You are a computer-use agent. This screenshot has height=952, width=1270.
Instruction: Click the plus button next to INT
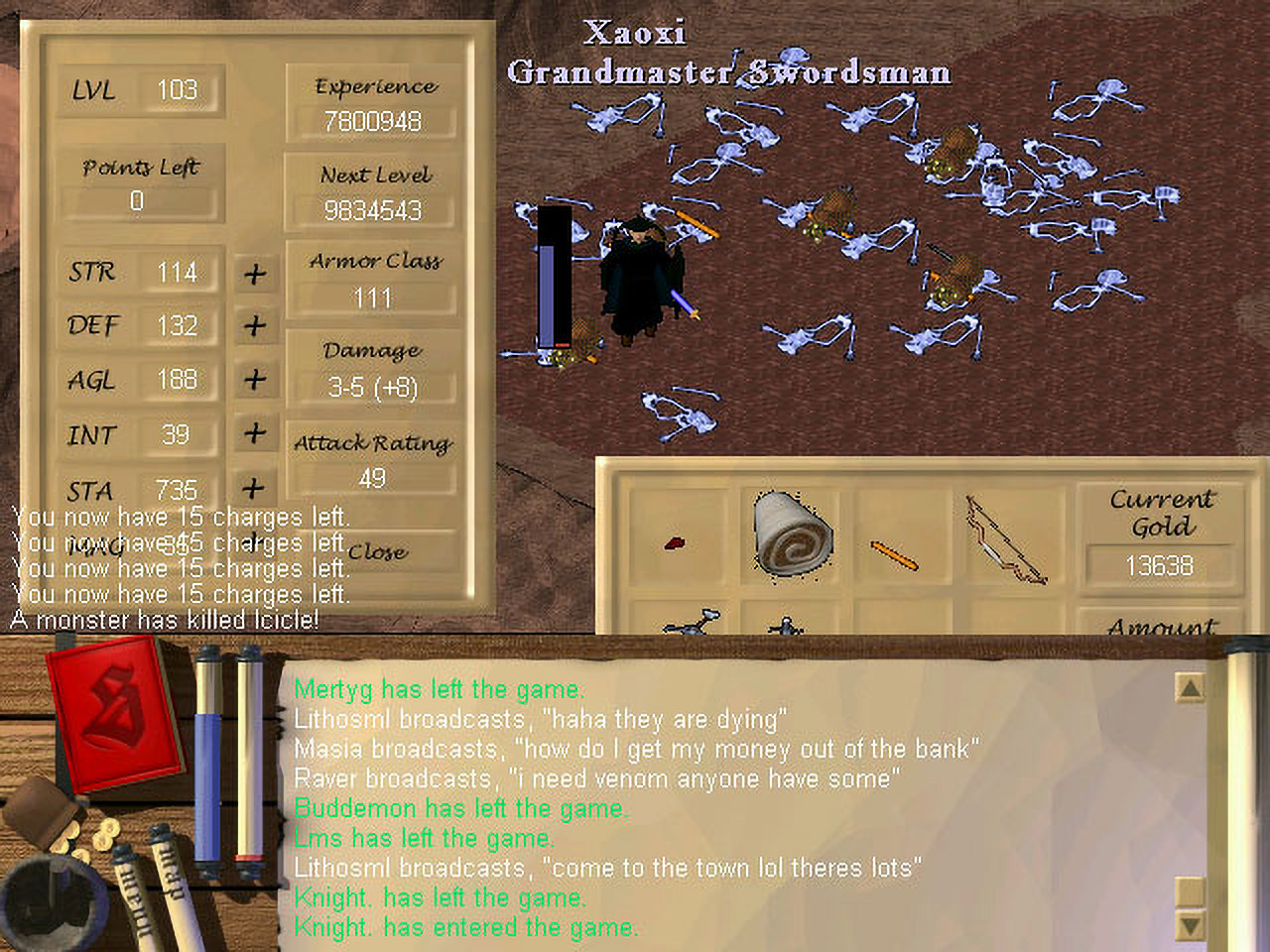[255, 433]
